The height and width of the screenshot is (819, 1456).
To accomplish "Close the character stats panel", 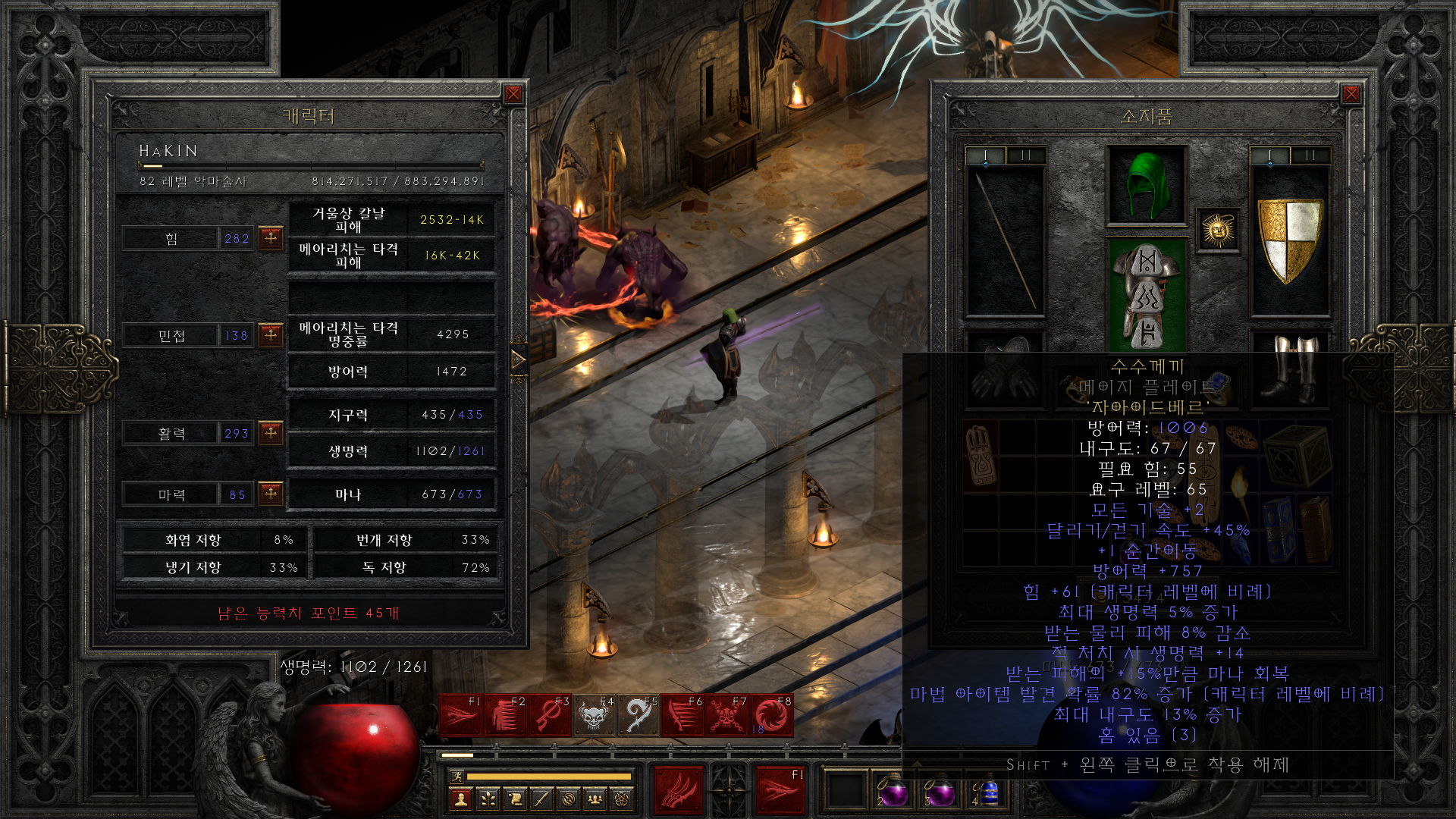I will [513, 94].
